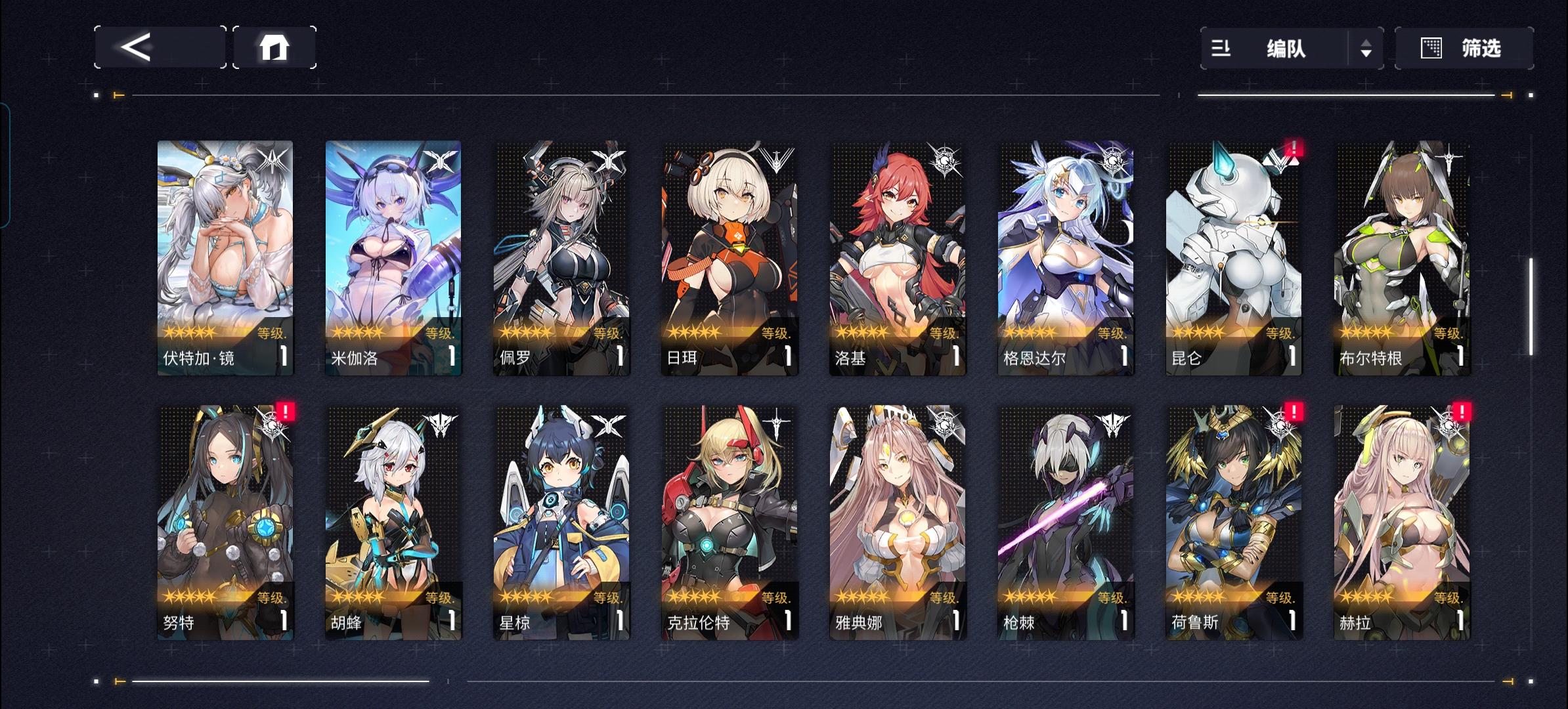Click the sort list icon beside 编队
Viewport: 1568px width, 709px height.
(1223, 48)
